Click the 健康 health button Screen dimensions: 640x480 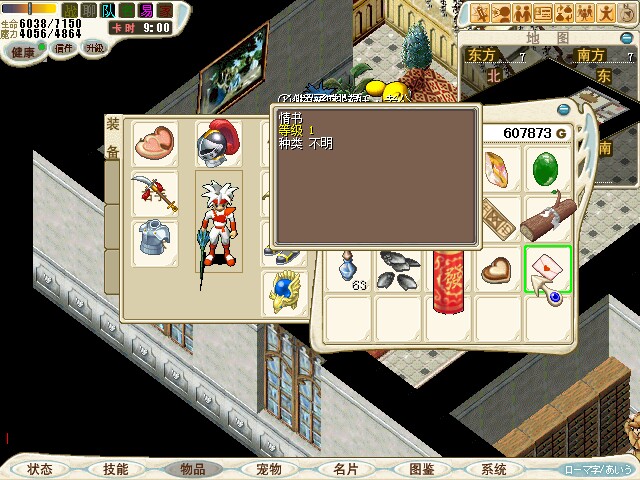pos(24,48)
